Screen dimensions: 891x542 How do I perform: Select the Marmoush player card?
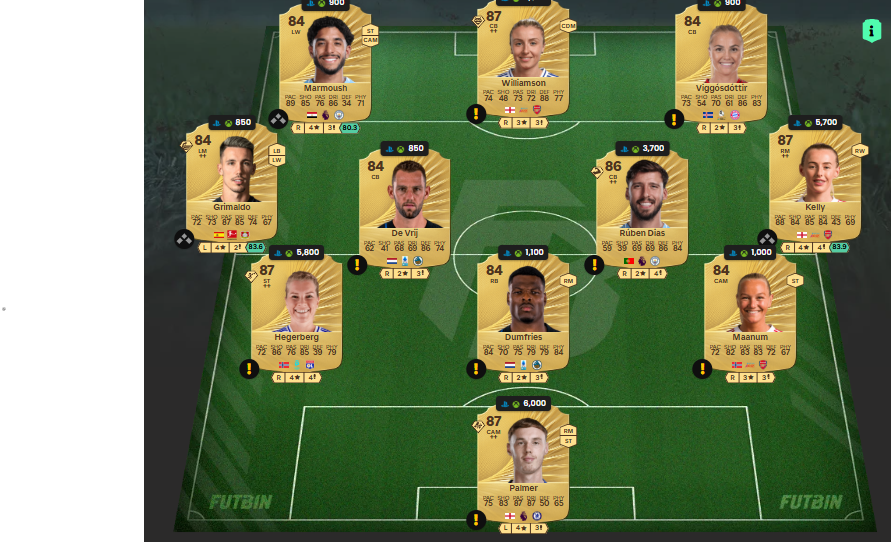(324, 63)
